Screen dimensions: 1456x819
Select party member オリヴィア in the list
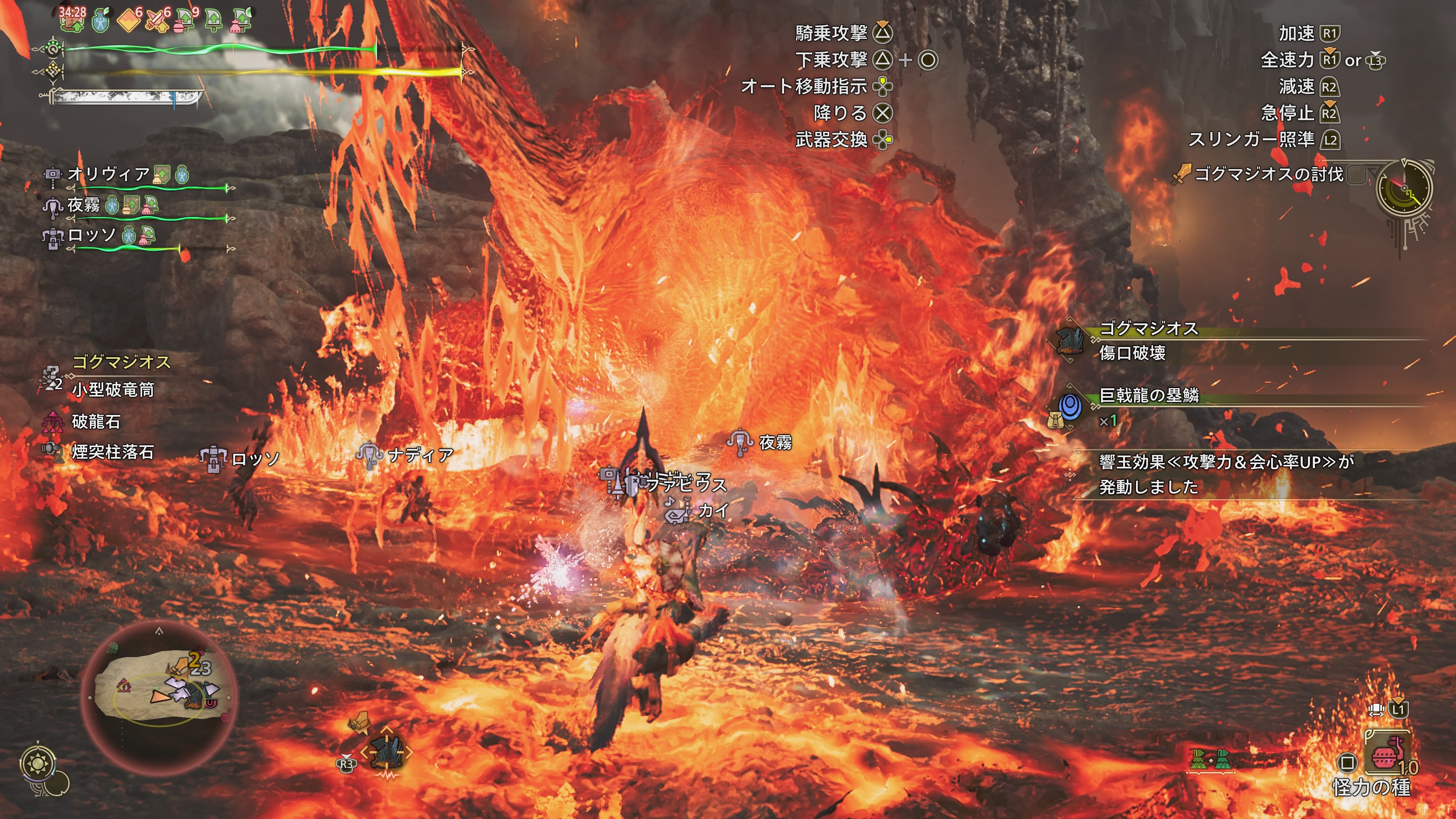click(108, 174)
